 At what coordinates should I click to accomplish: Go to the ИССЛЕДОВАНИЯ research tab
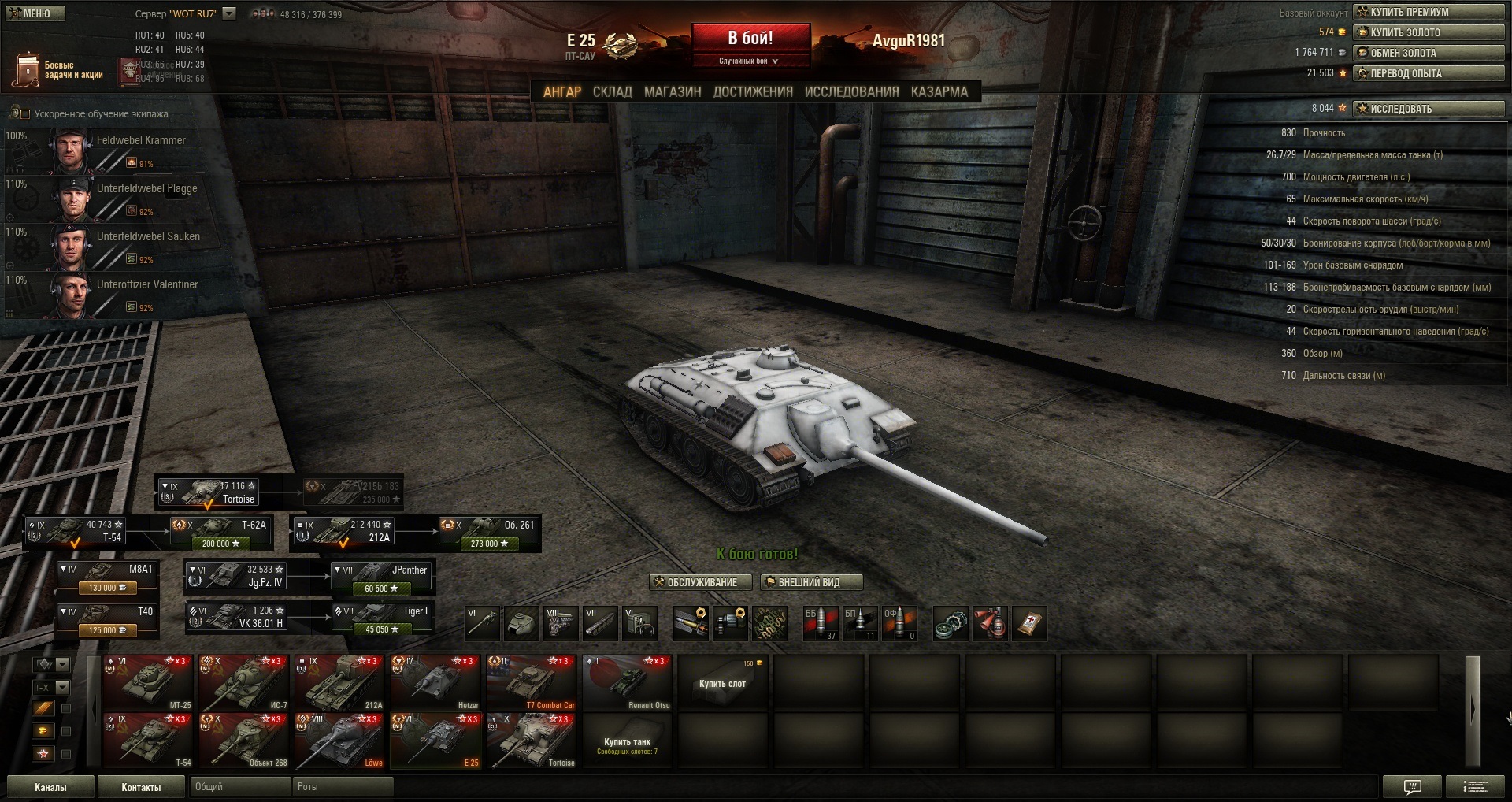(x=851, y=91)
